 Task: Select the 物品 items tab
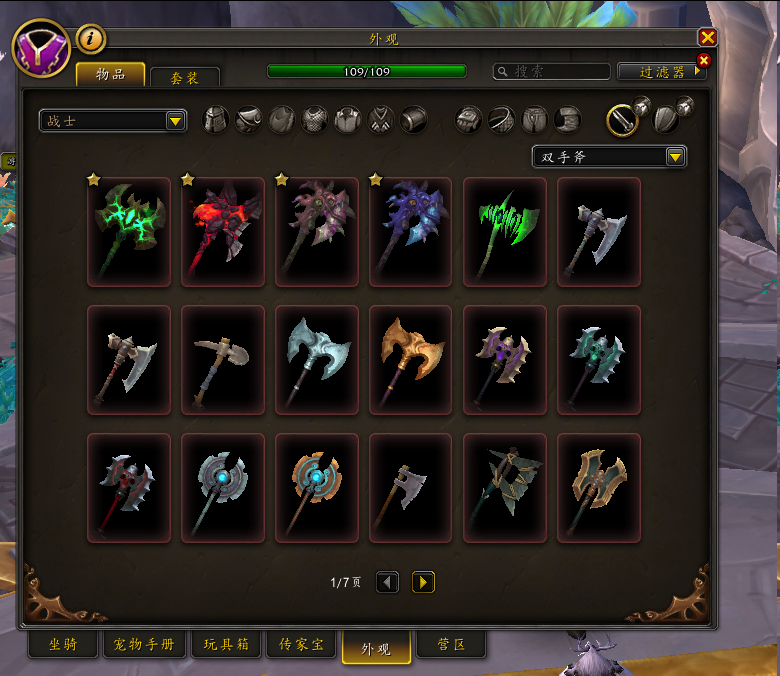coord(110,75)
